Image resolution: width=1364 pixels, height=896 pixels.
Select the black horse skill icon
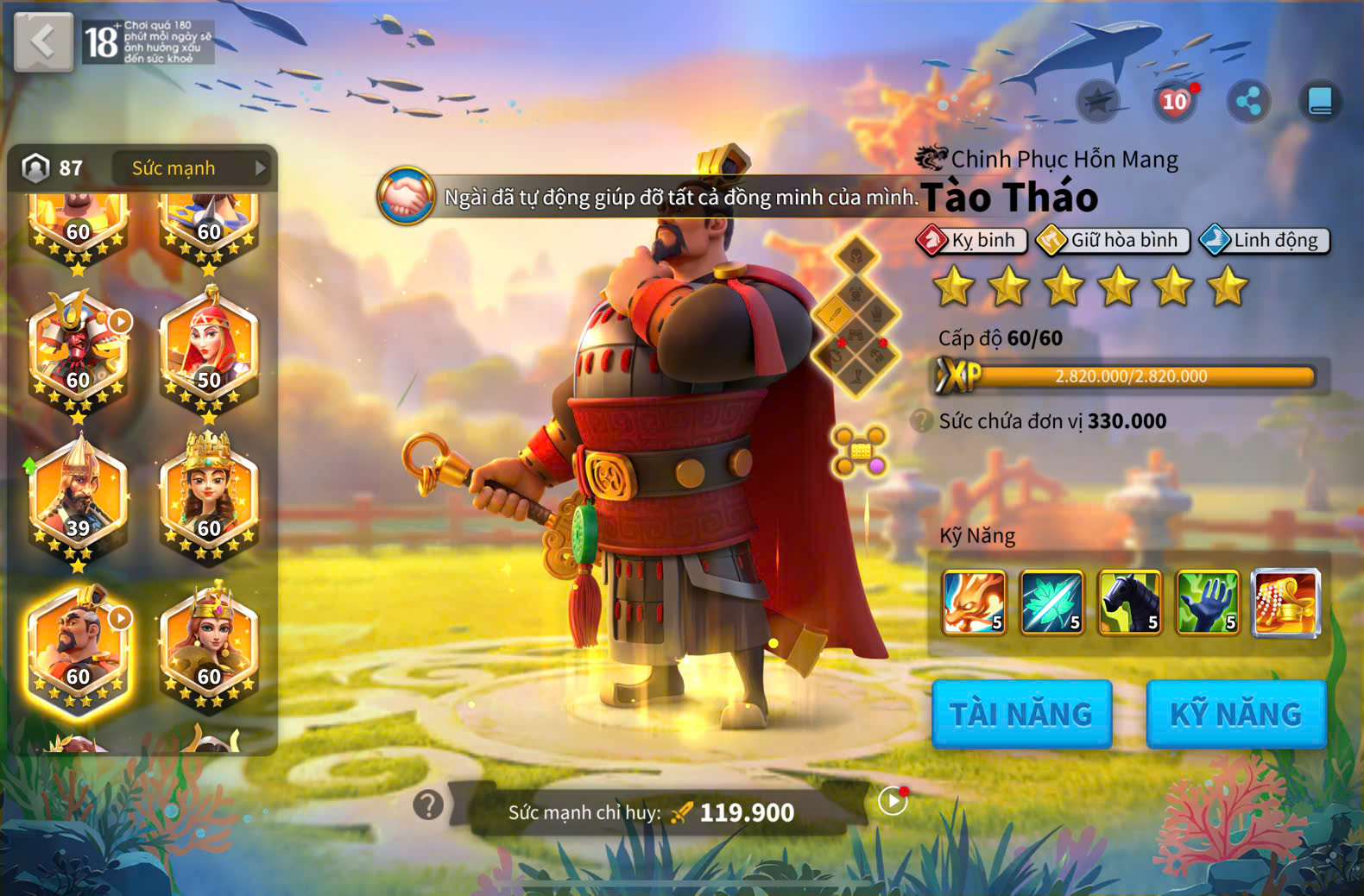pyautogui.click(x=1129, y=603)
